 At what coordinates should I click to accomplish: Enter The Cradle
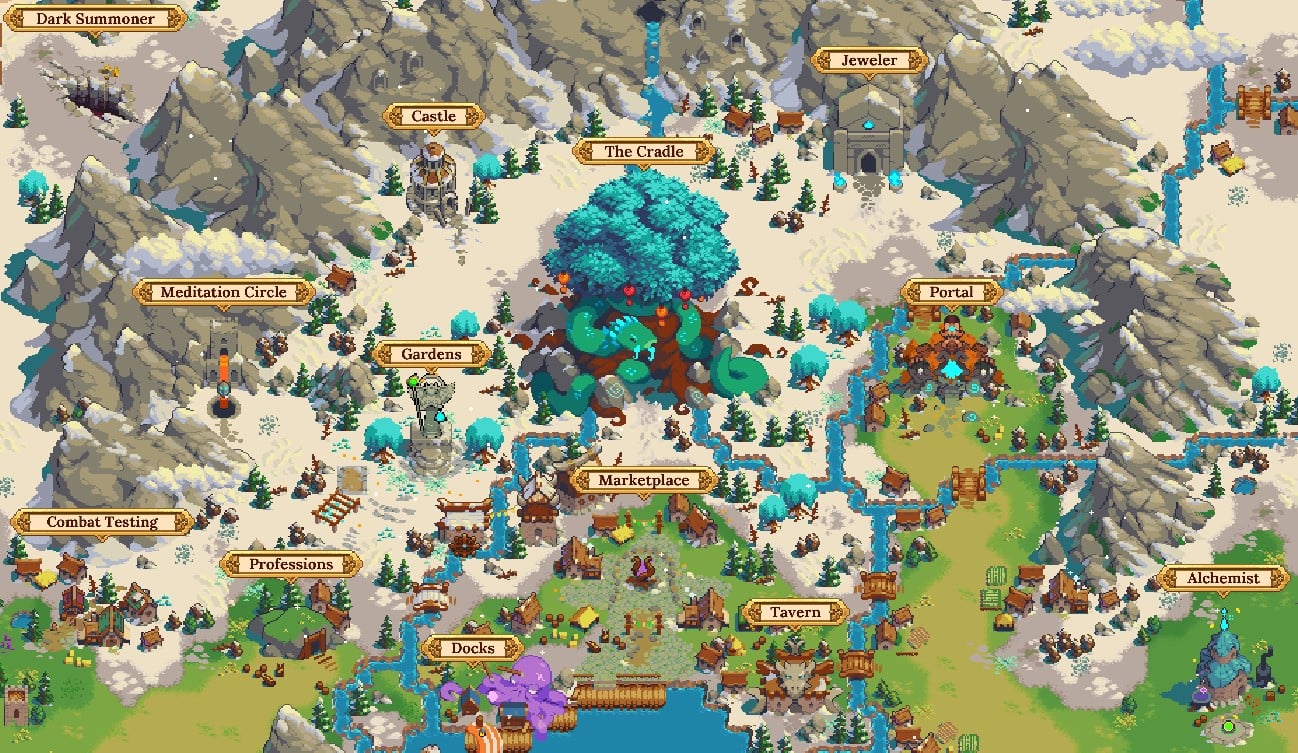point(644,152)
